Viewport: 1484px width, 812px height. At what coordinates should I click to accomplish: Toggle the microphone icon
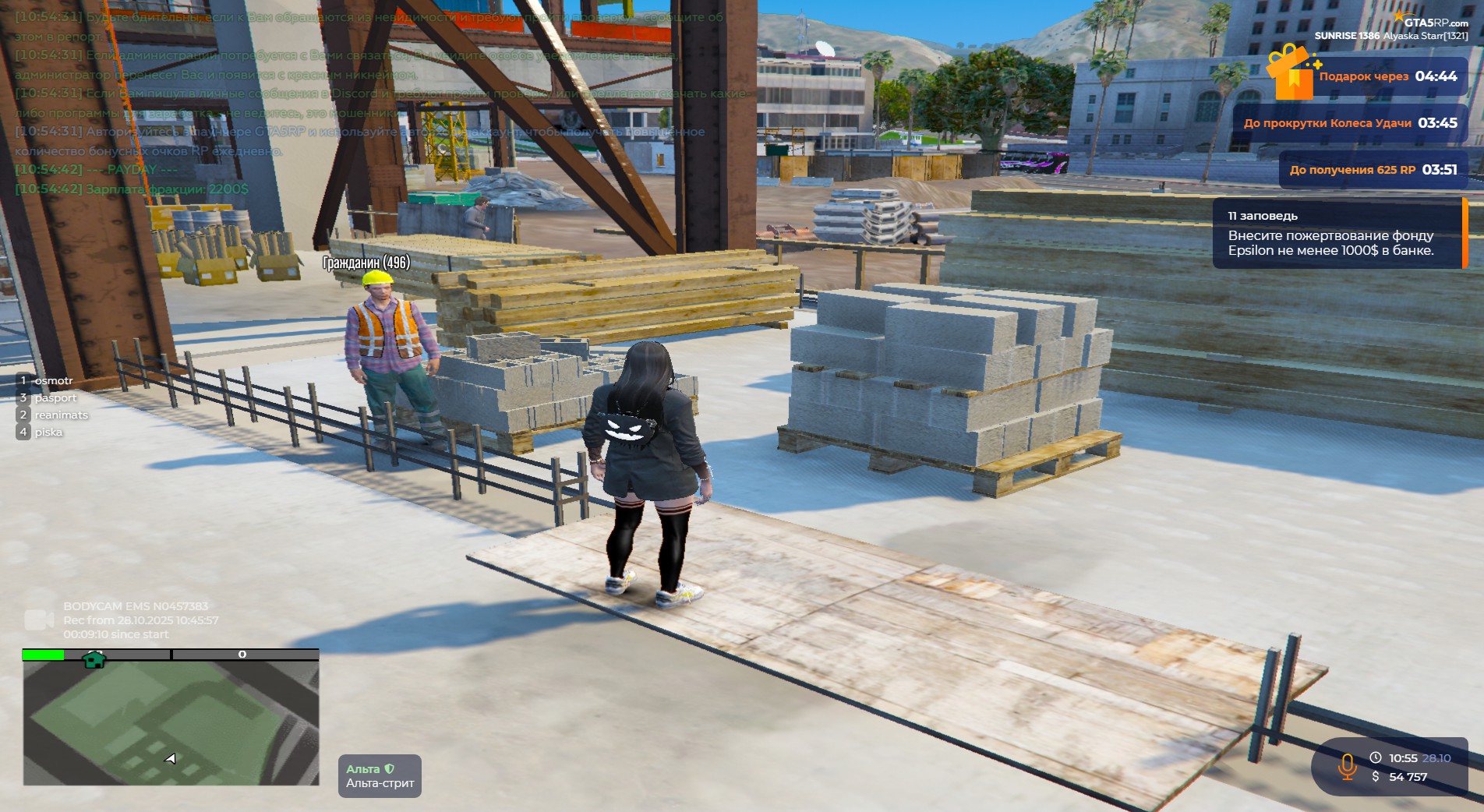click(1346, 766)
